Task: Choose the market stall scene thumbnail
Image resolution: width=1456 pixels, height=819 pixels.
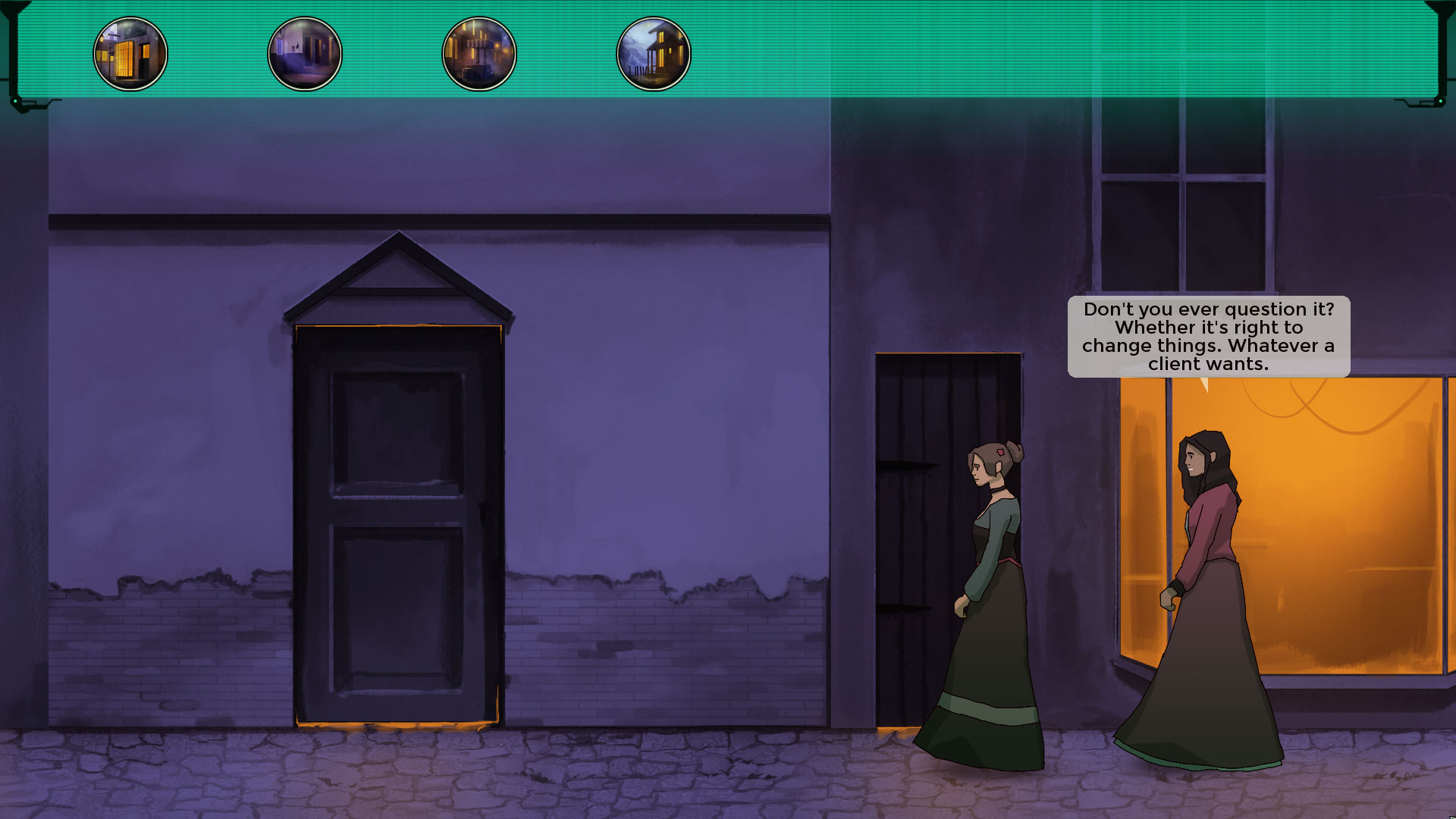Action: pos(479,54)
